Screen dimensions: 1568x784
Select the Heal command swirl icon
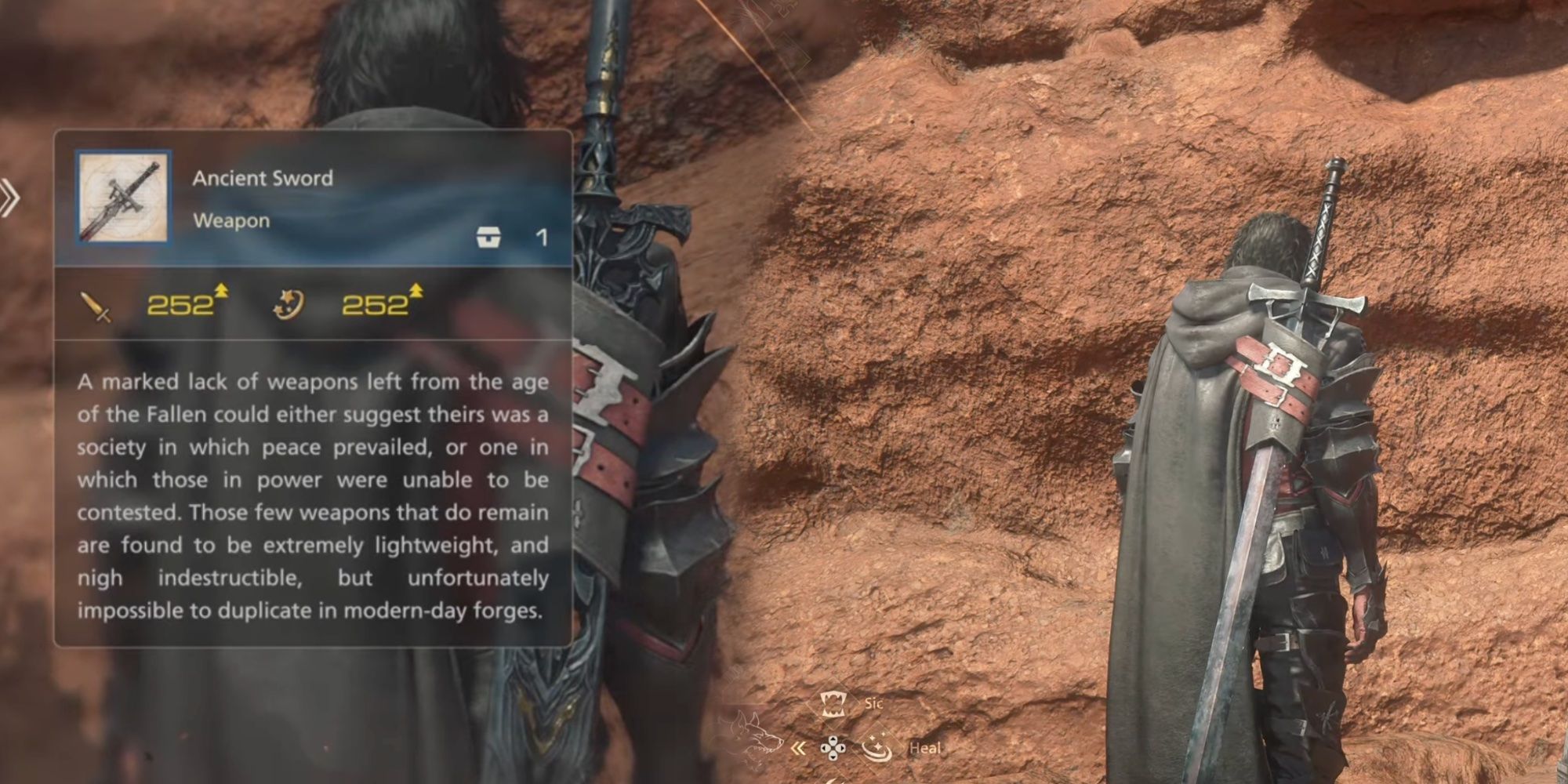point(877,749)
